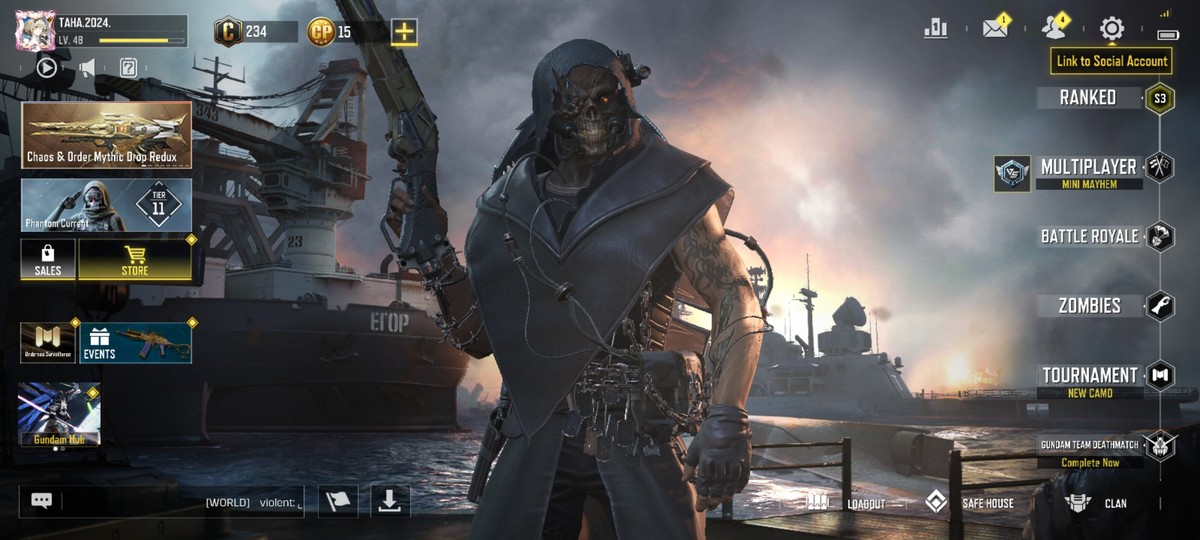Screen dimensions: 1200x540
Task: Check the mail envelope inbox
Action: [x=995, y=28]
